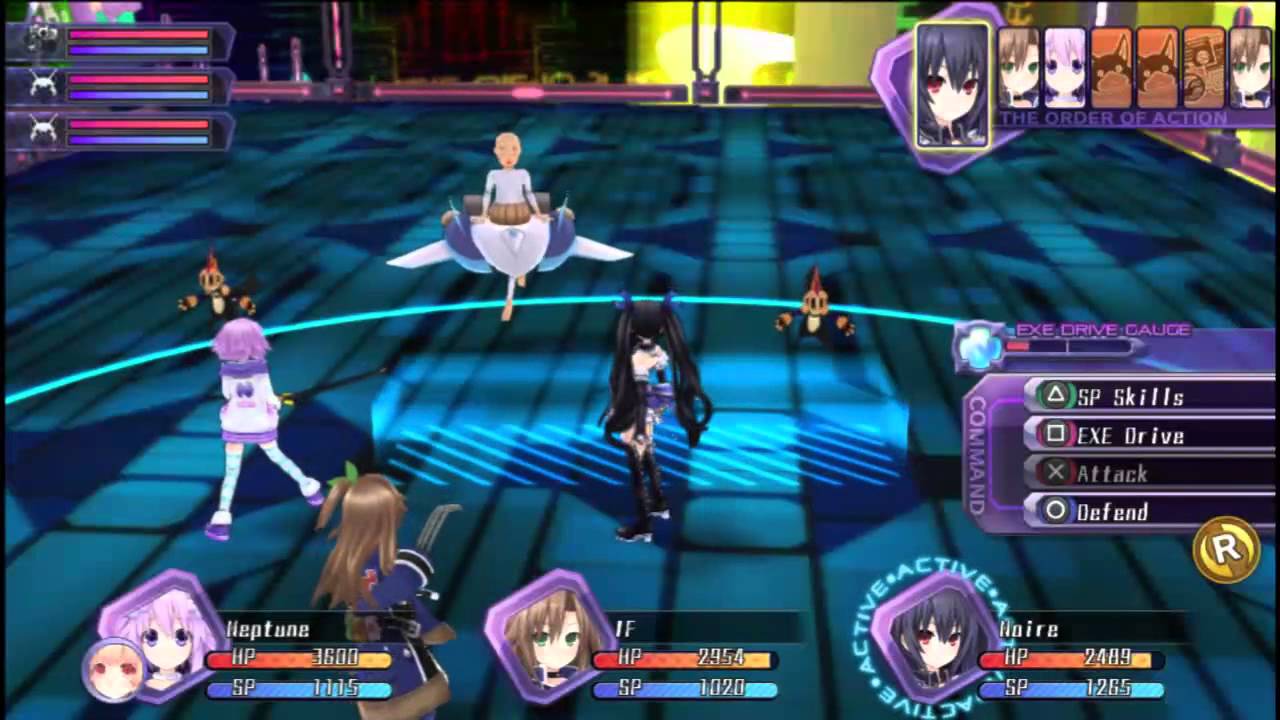Viewport: 1280px width, 720px height.
Task: Select the Attack command from the menu
Action: click(1113, 474)
